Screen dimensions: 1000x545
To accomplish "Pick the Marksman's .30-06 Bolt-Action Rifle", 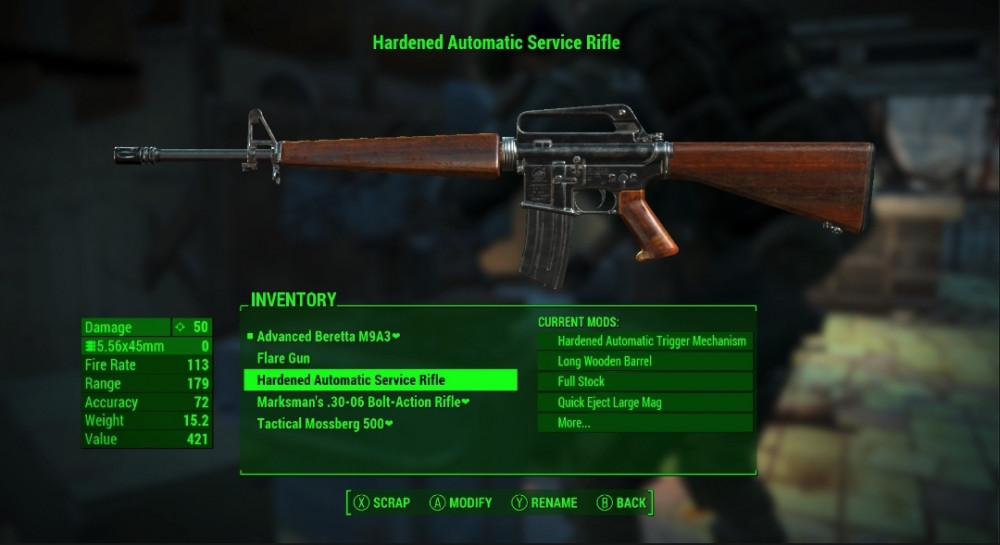I will tap(363, 402).
